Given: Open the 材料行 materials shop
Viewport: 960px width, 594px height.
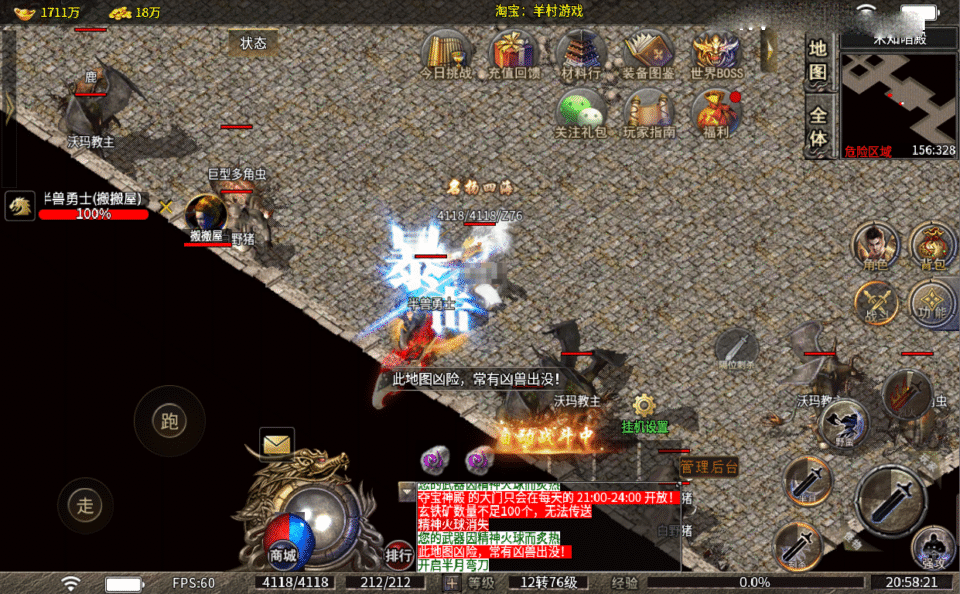Looking at the screenshot, I should (581, 52).
